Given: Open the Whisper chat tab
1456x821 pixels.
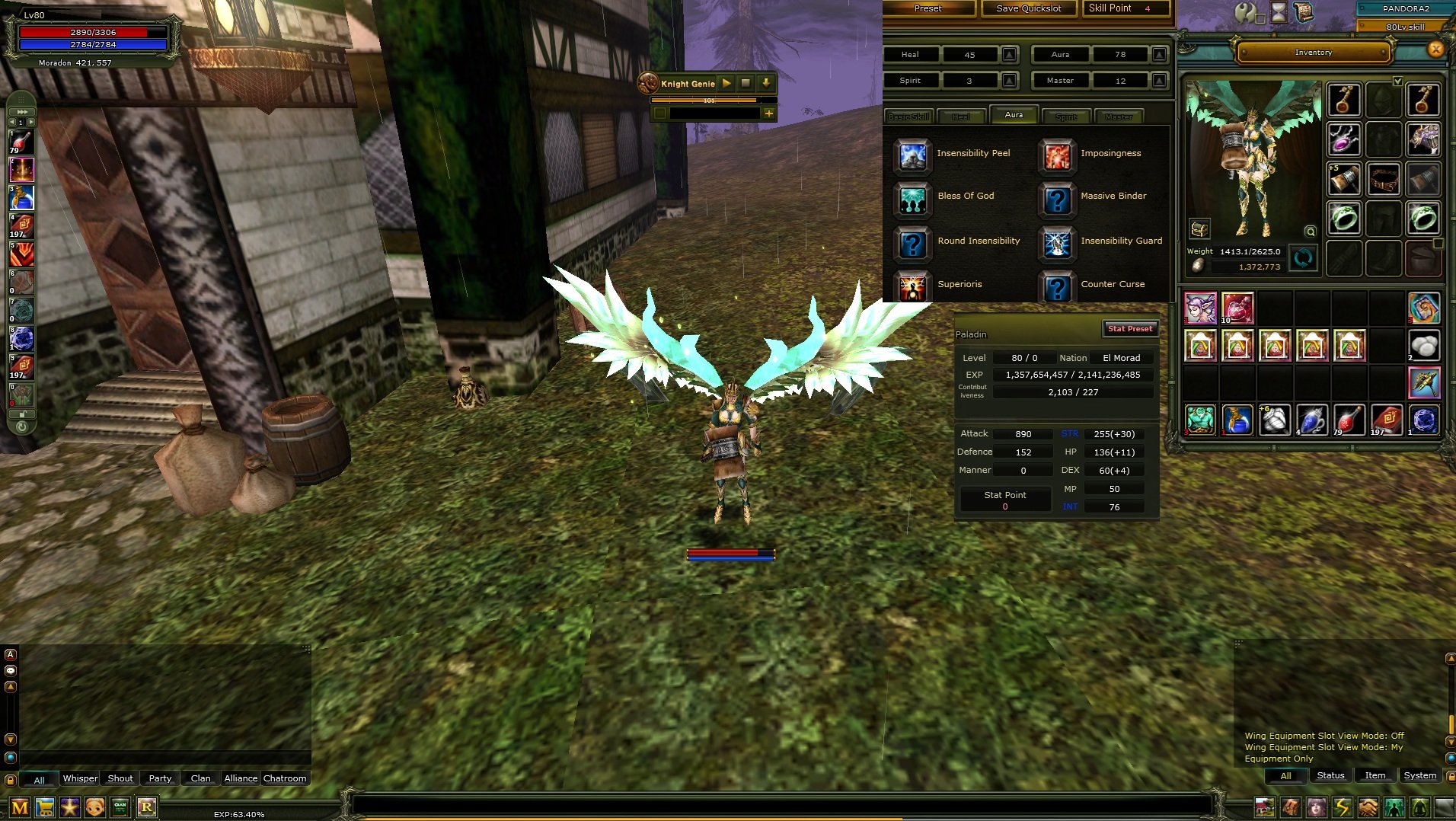Looking at the screenshot, I should coord(79,778).
